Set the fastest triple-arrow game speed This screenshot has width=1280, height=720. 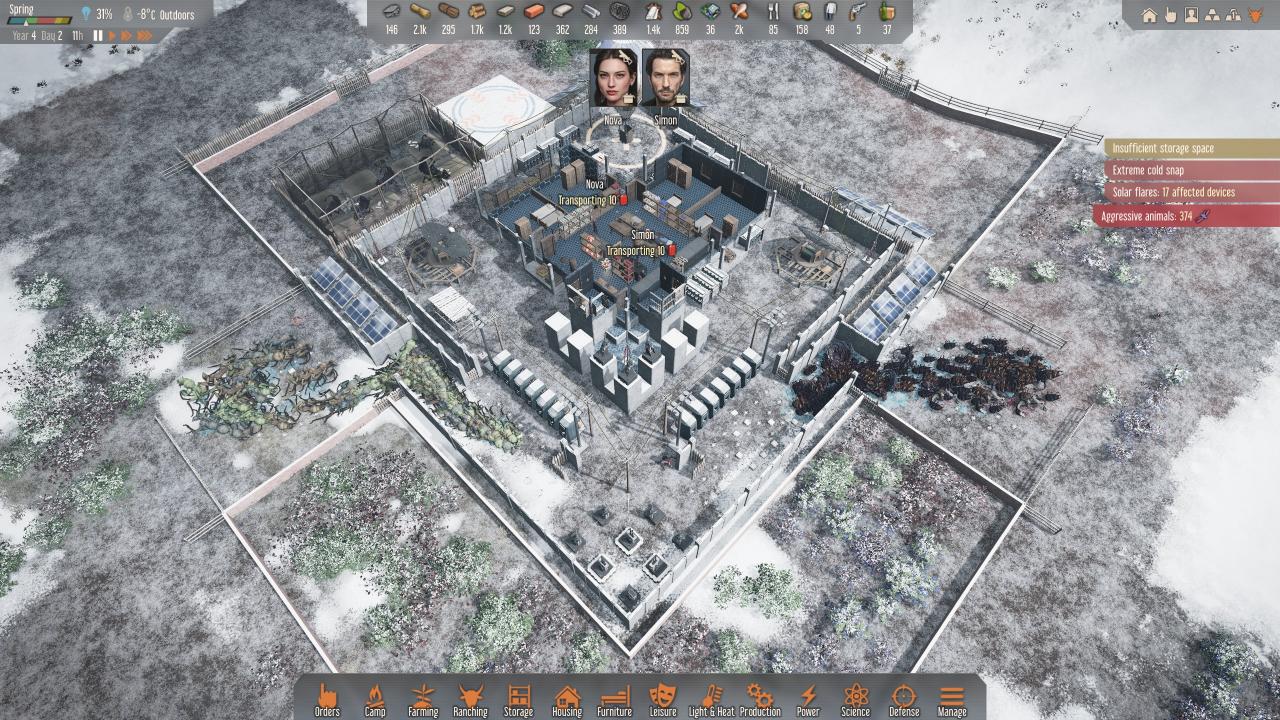[x=145, y=36]
